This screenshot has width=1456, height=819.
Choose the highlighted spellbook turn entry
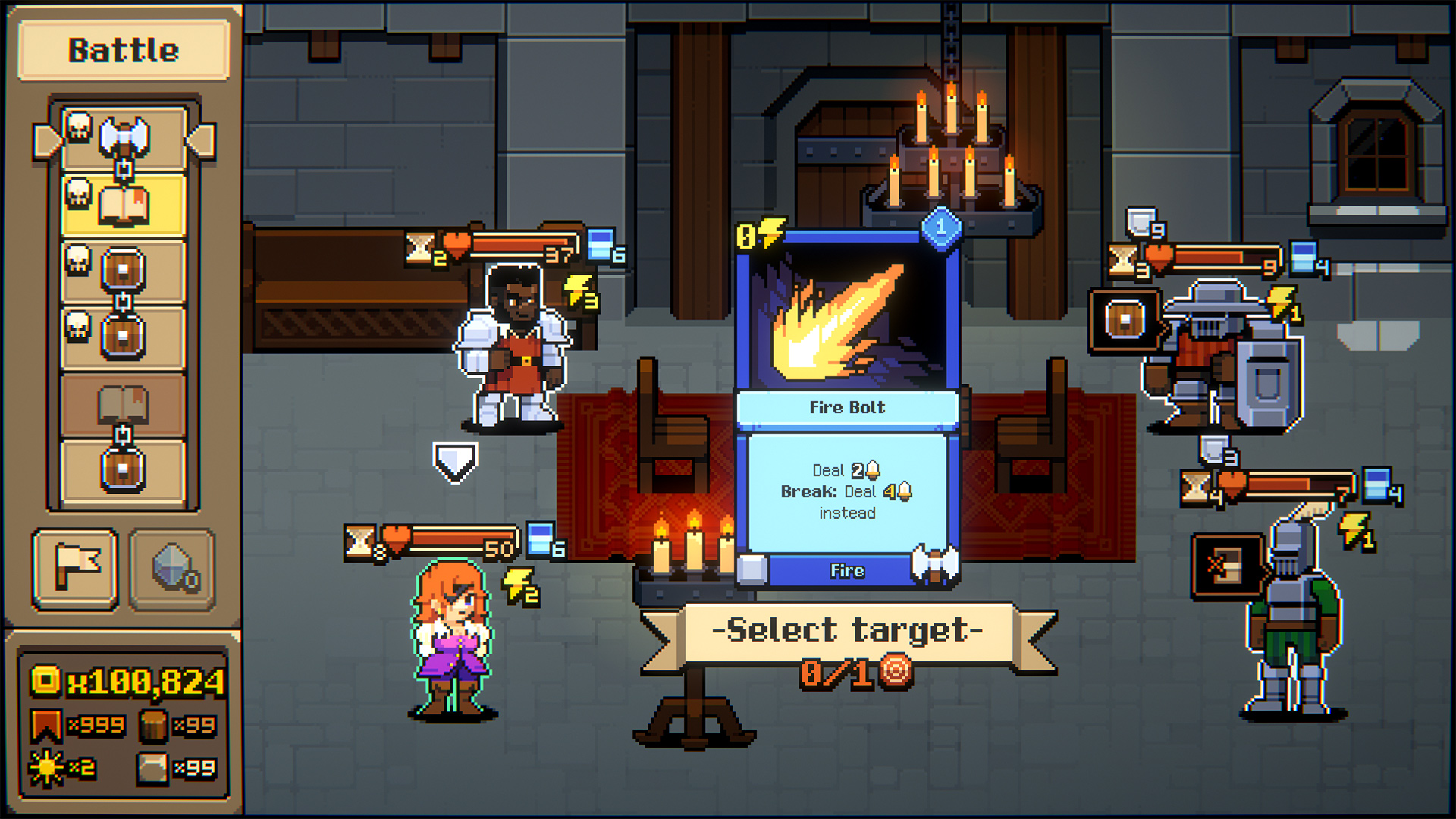pos(124,206)
